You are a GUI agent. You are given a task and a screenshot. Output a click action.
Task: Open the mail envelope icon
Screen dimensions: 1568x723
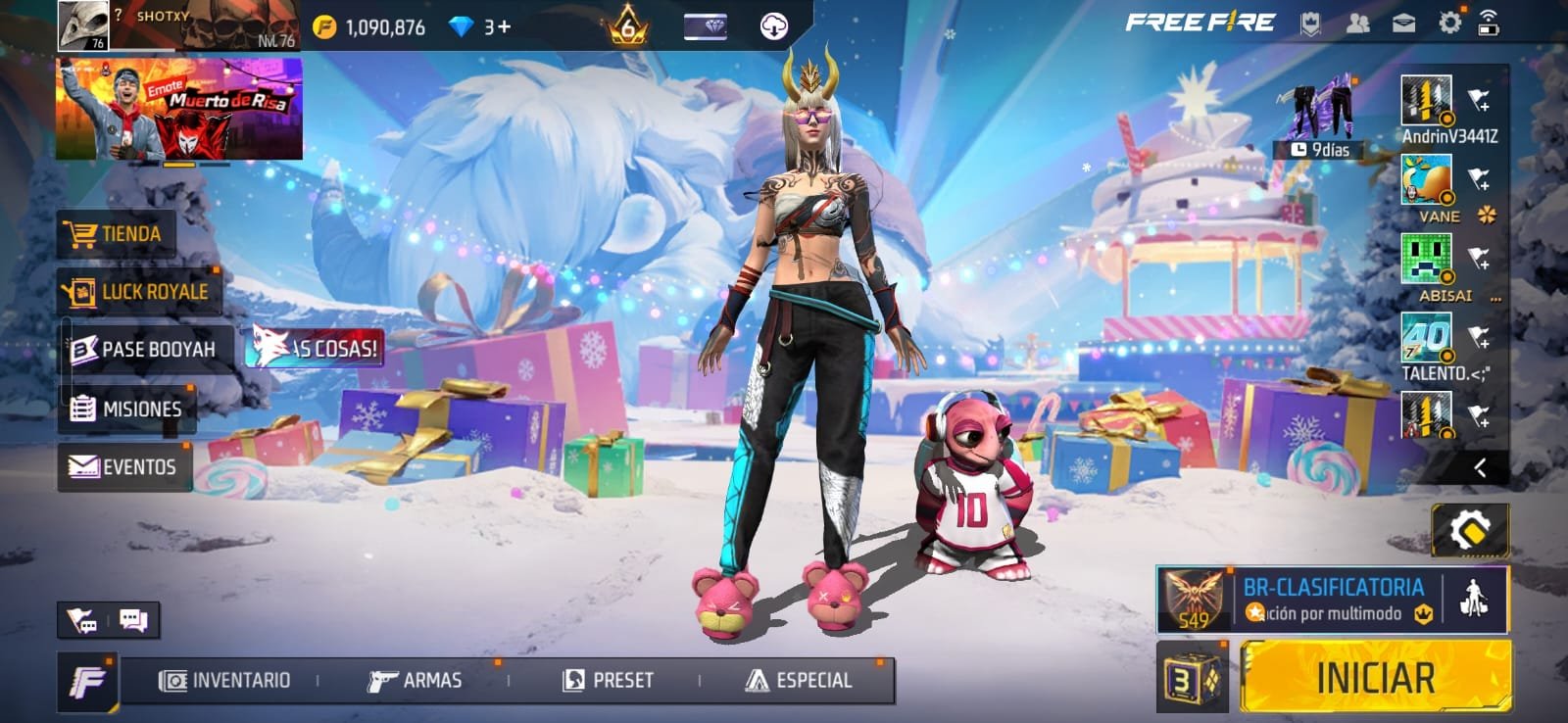click(x=1403, y=24)
